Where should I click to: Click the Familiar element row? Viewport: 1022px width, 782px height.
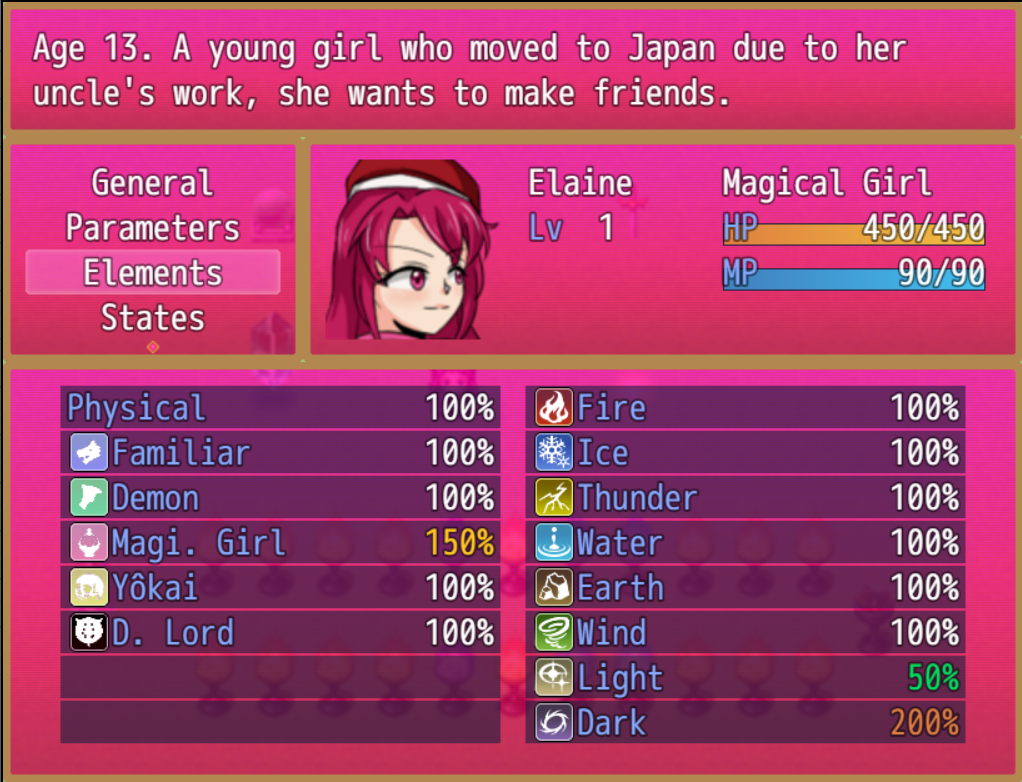pyautogui.click(x=280, y=453)
